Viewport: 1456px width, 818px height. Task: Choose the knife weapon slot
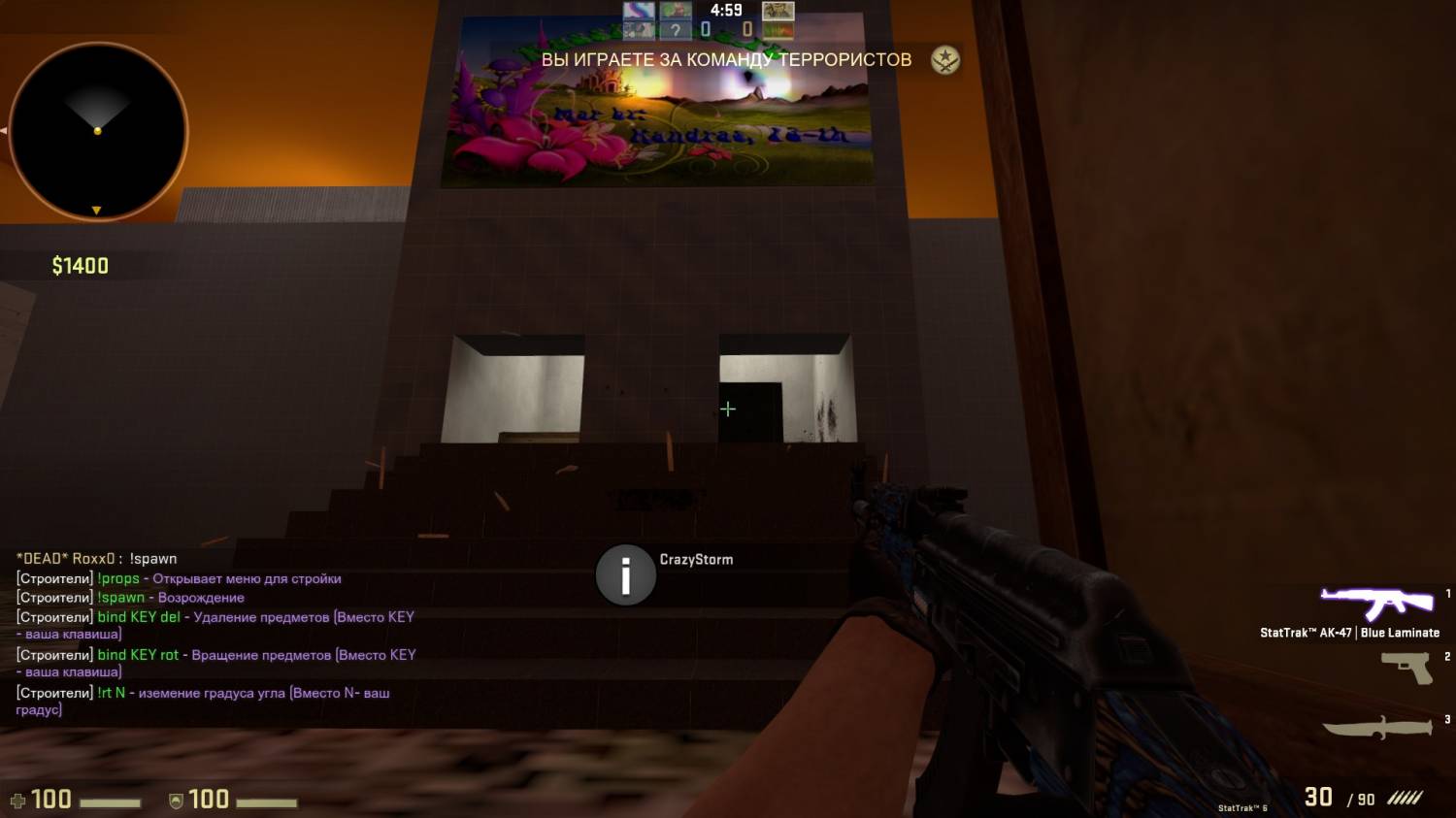pos(1377,728)
